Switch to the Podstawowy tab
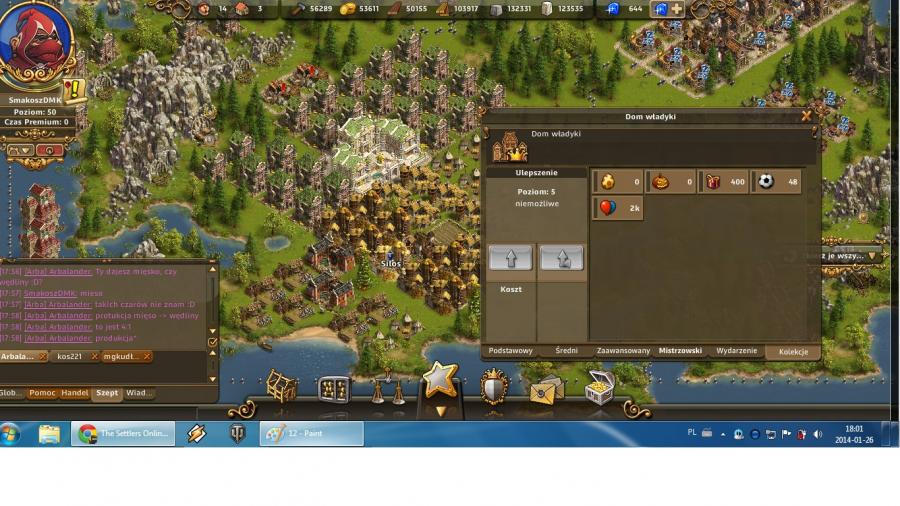The width and height of the screenshot is (900, 506). 510,351
